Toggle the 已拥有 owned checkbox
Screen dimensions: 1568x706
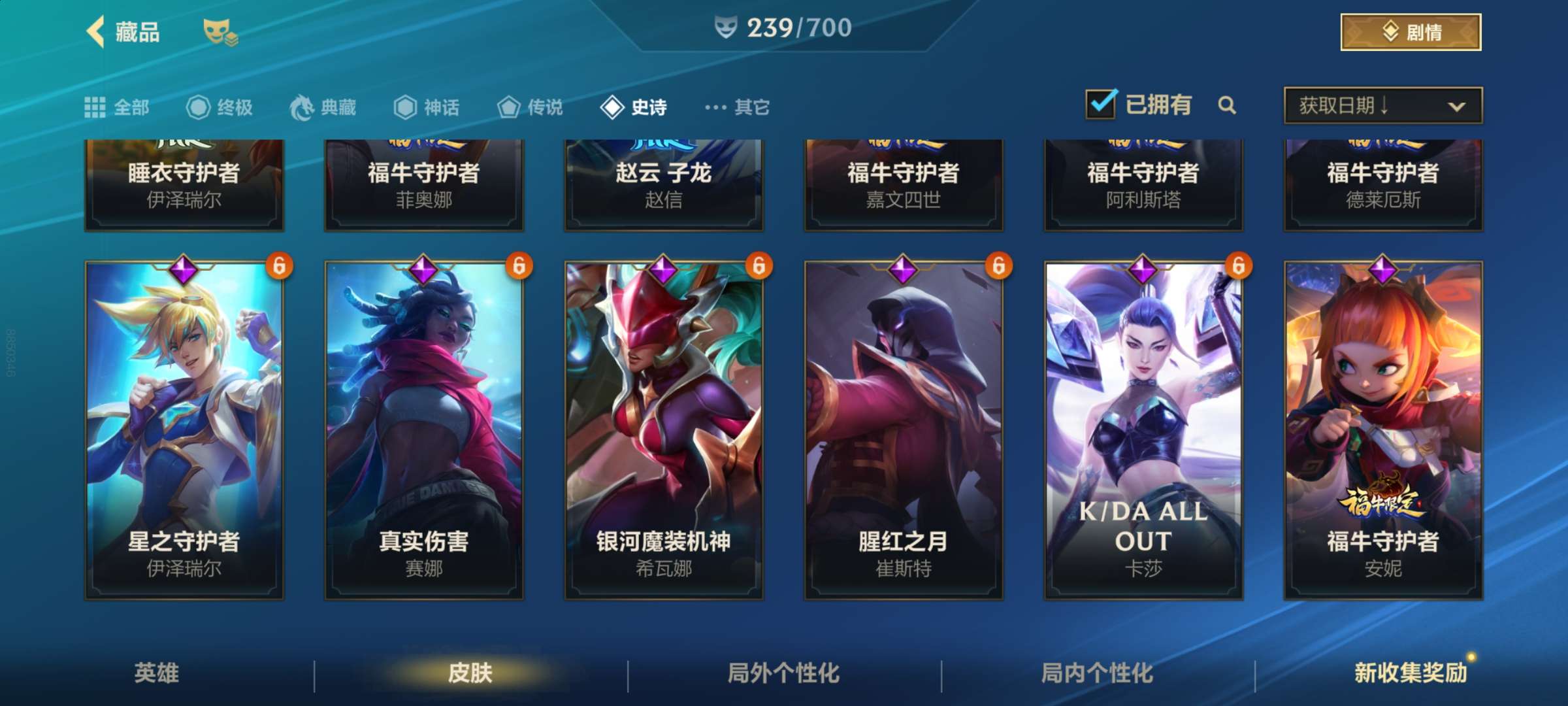(x=1101, y=105)
